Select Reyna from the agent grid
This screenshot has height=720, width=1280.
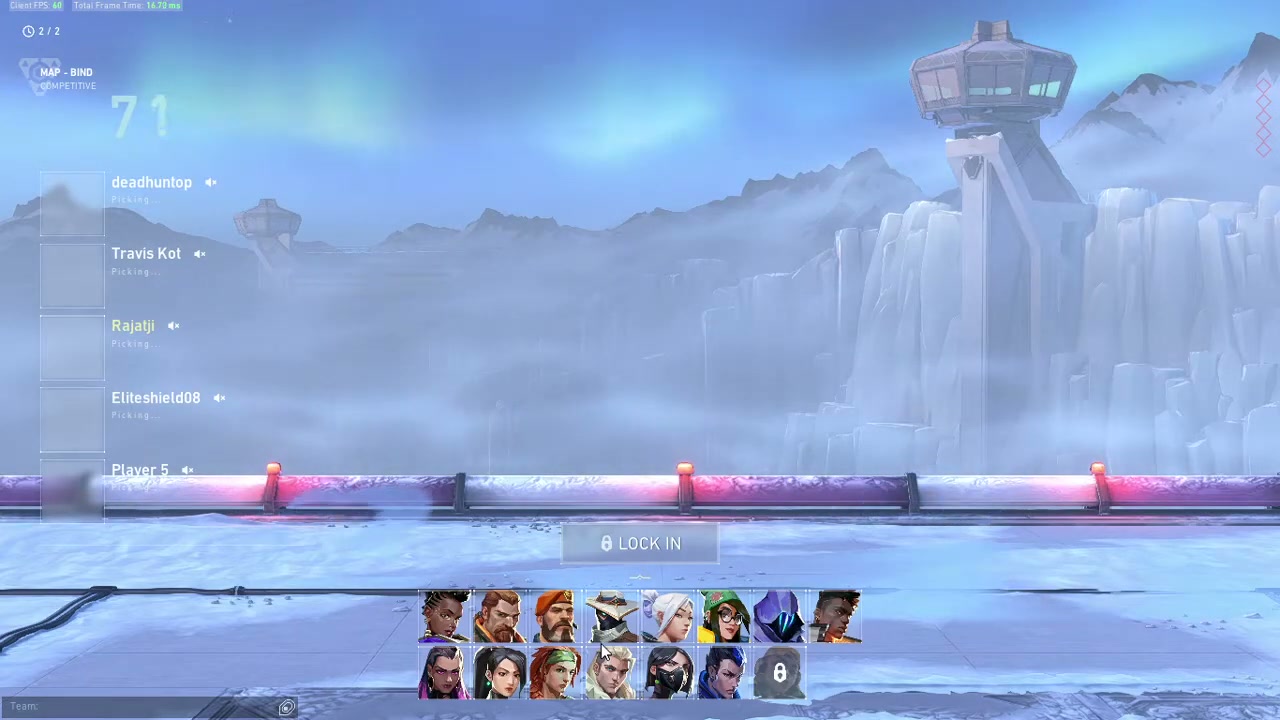pos(444,672)
